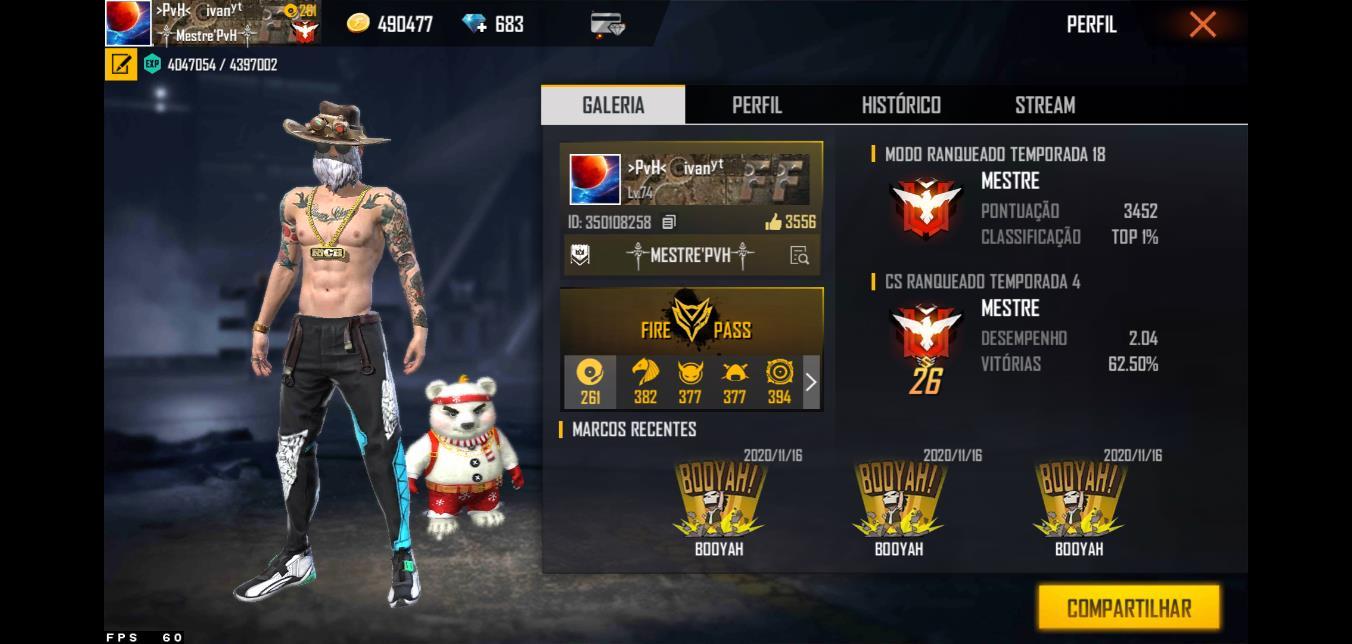Switch to the Stream tab
Viewport: 1352px width, 644px height.
coord(1045,105)
